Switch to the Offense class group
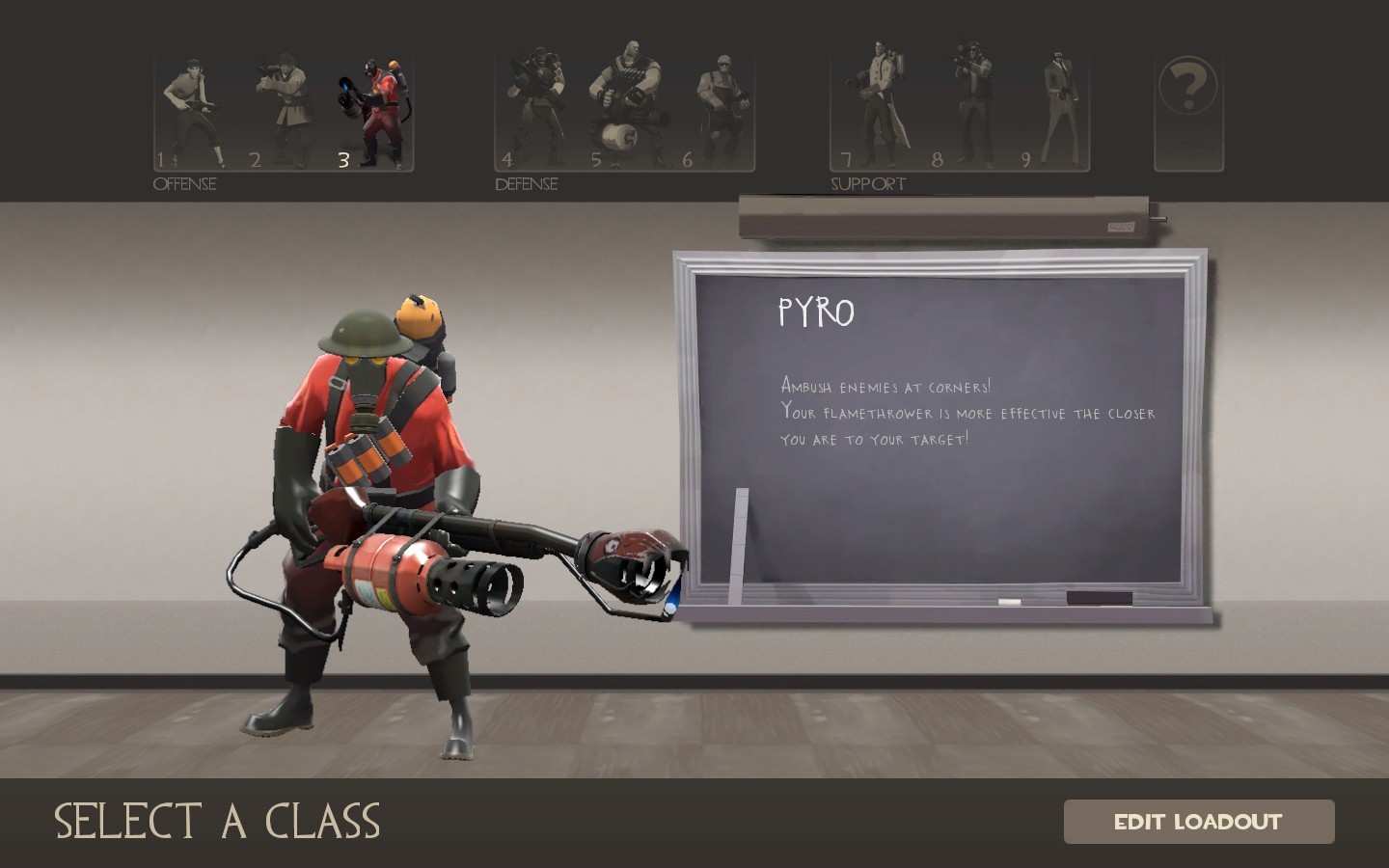Image resolution: width=1389 pixels, height=868 pixels. (x=185, y=184)
